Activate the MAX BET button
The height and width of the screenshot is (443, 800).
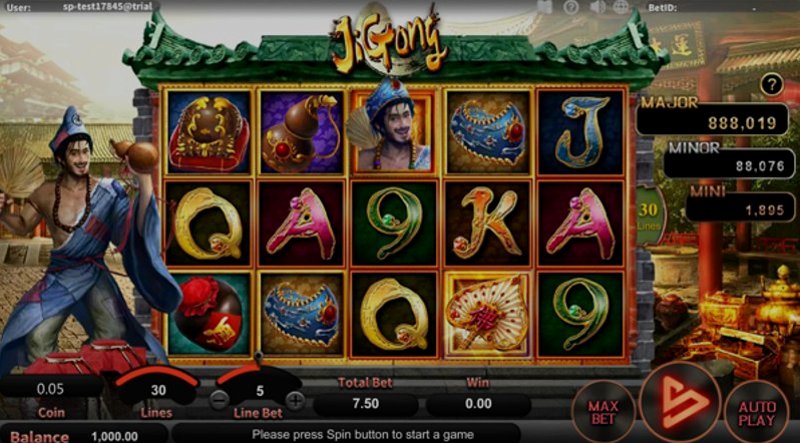(605, 411)
